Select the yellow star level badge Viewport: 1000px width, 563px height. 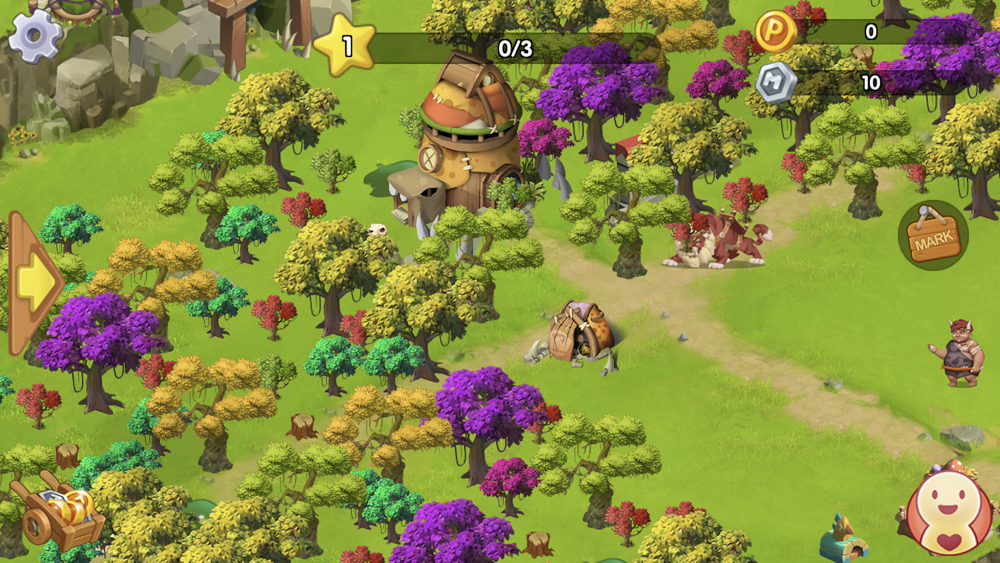(345, 45)
